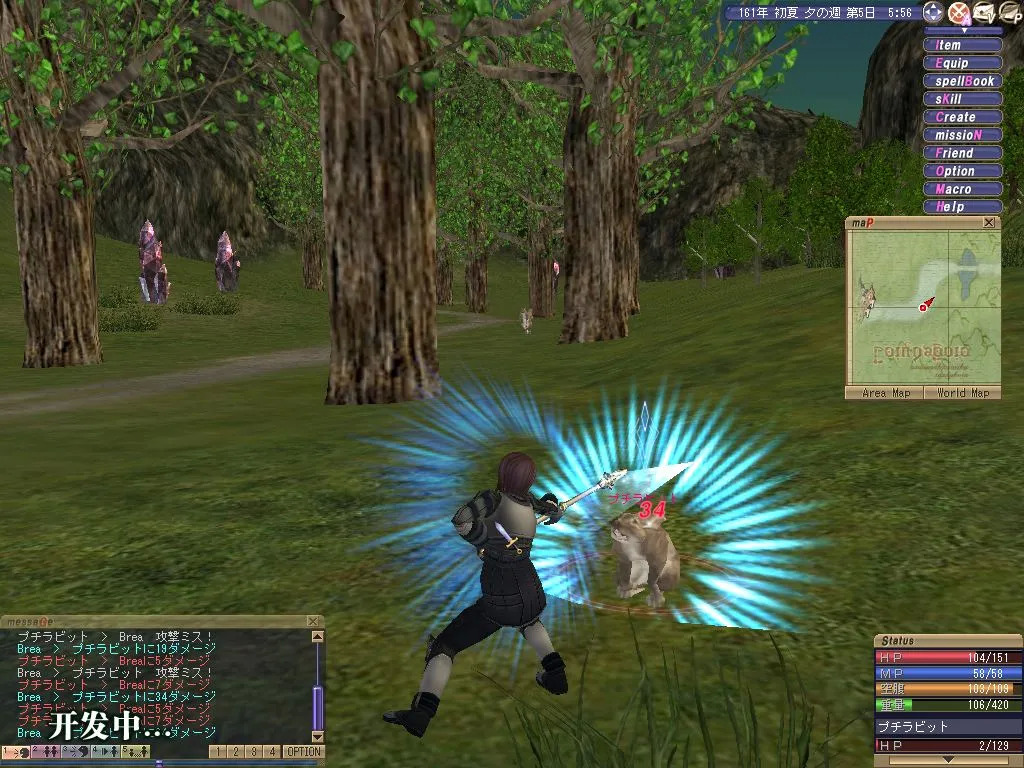Select message tab number 2
Screen dimensions: 1024x768
tap(236, 751)
